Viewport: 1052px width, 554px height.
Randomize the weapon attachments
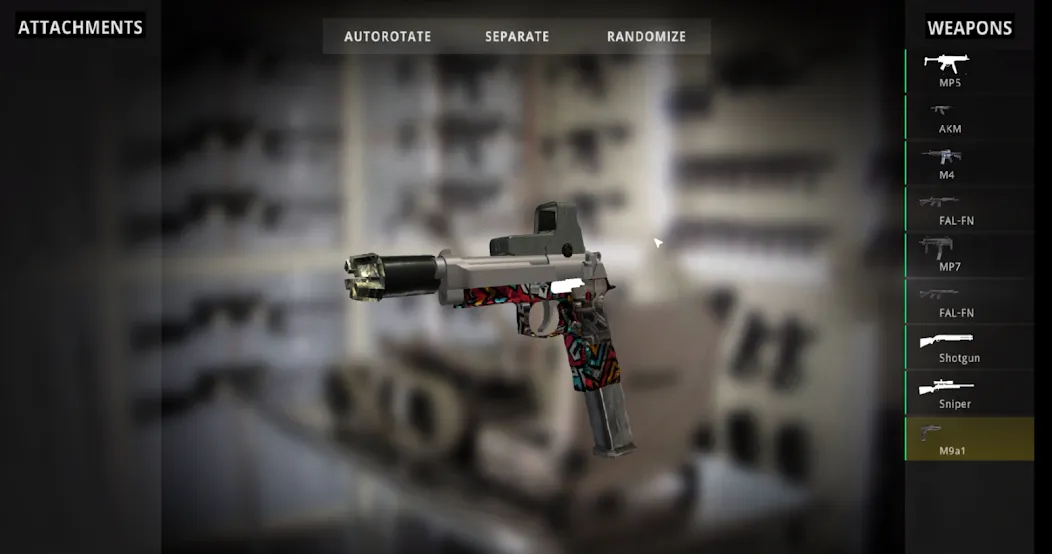coord(646,36)
